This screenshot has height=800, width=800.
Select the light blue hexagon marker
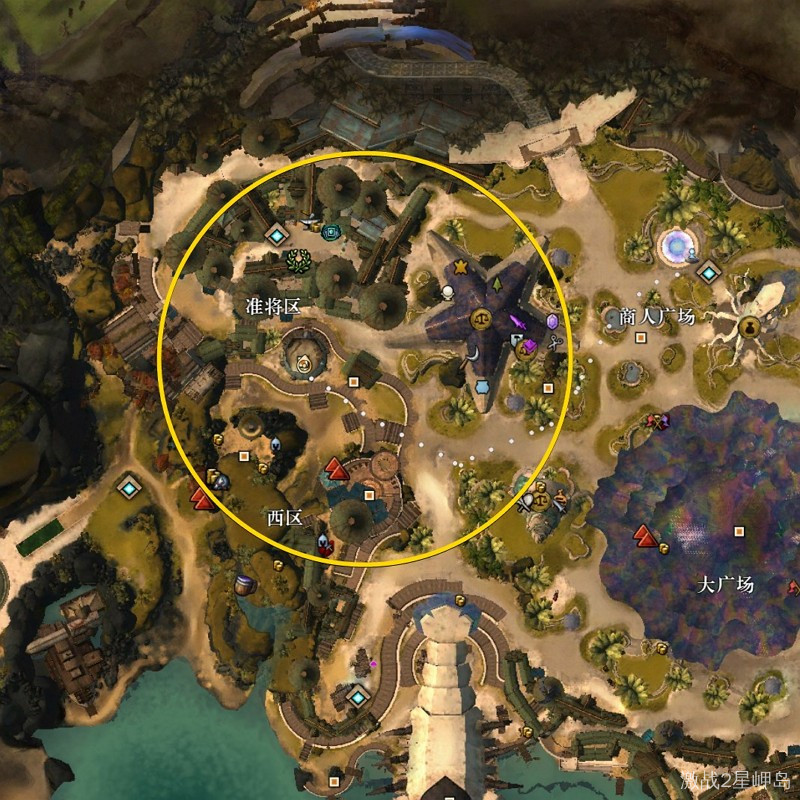483,385
